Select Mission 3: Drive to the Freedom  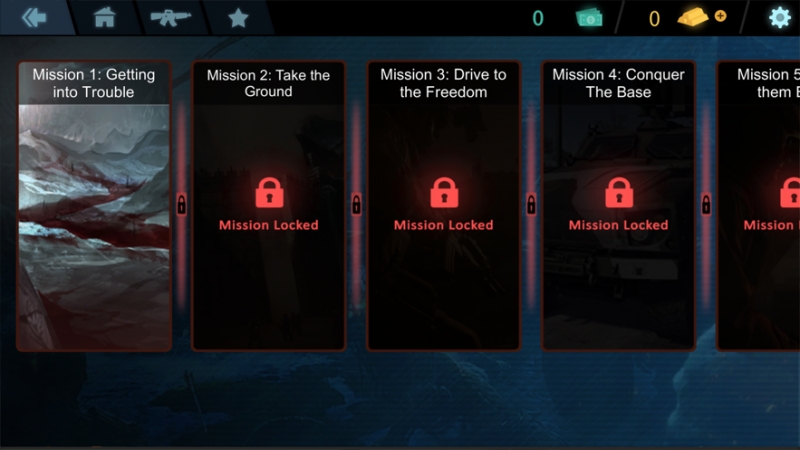coord(443,206)
